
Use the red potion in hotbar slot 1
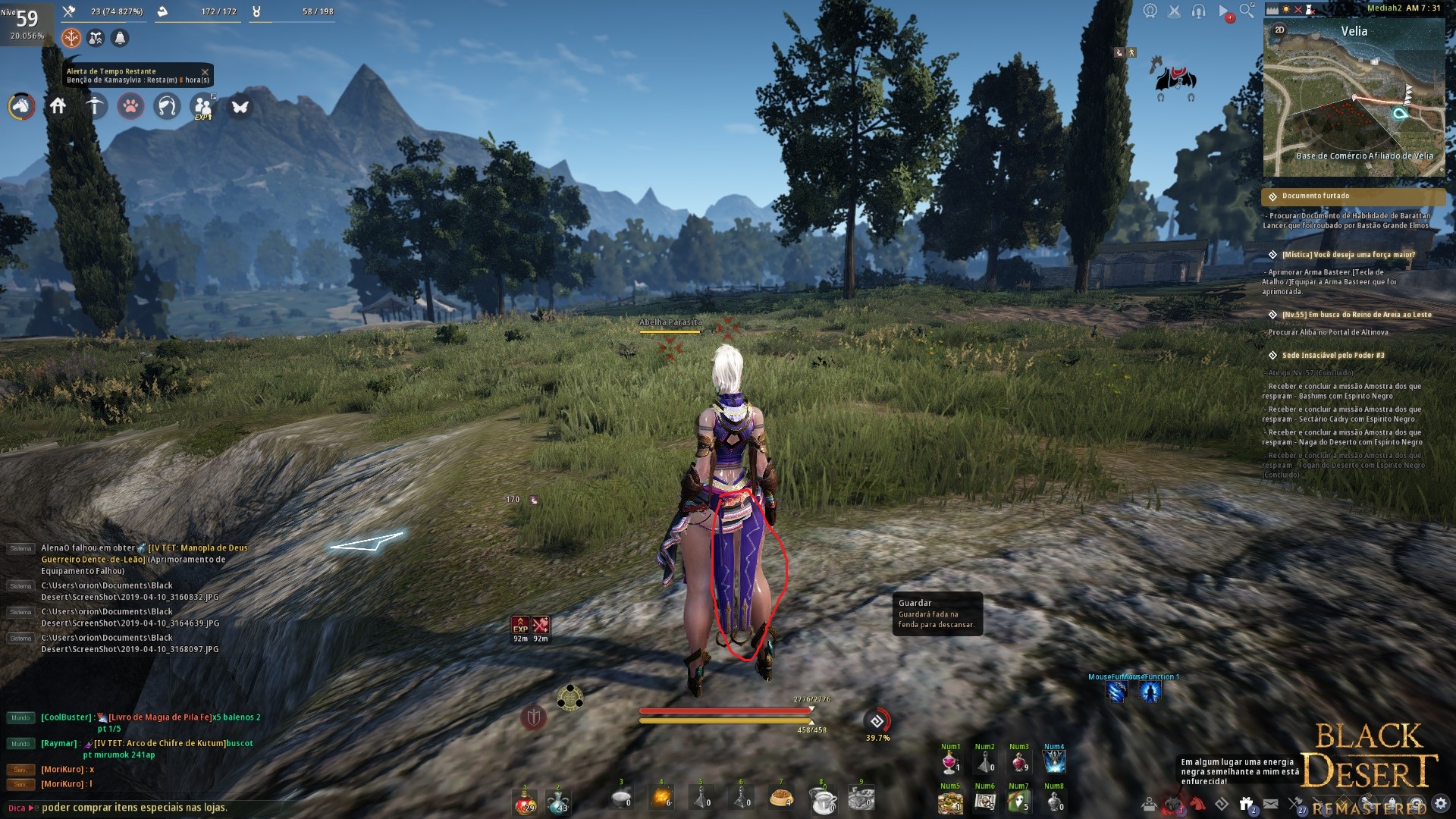(x=524, y=802)
